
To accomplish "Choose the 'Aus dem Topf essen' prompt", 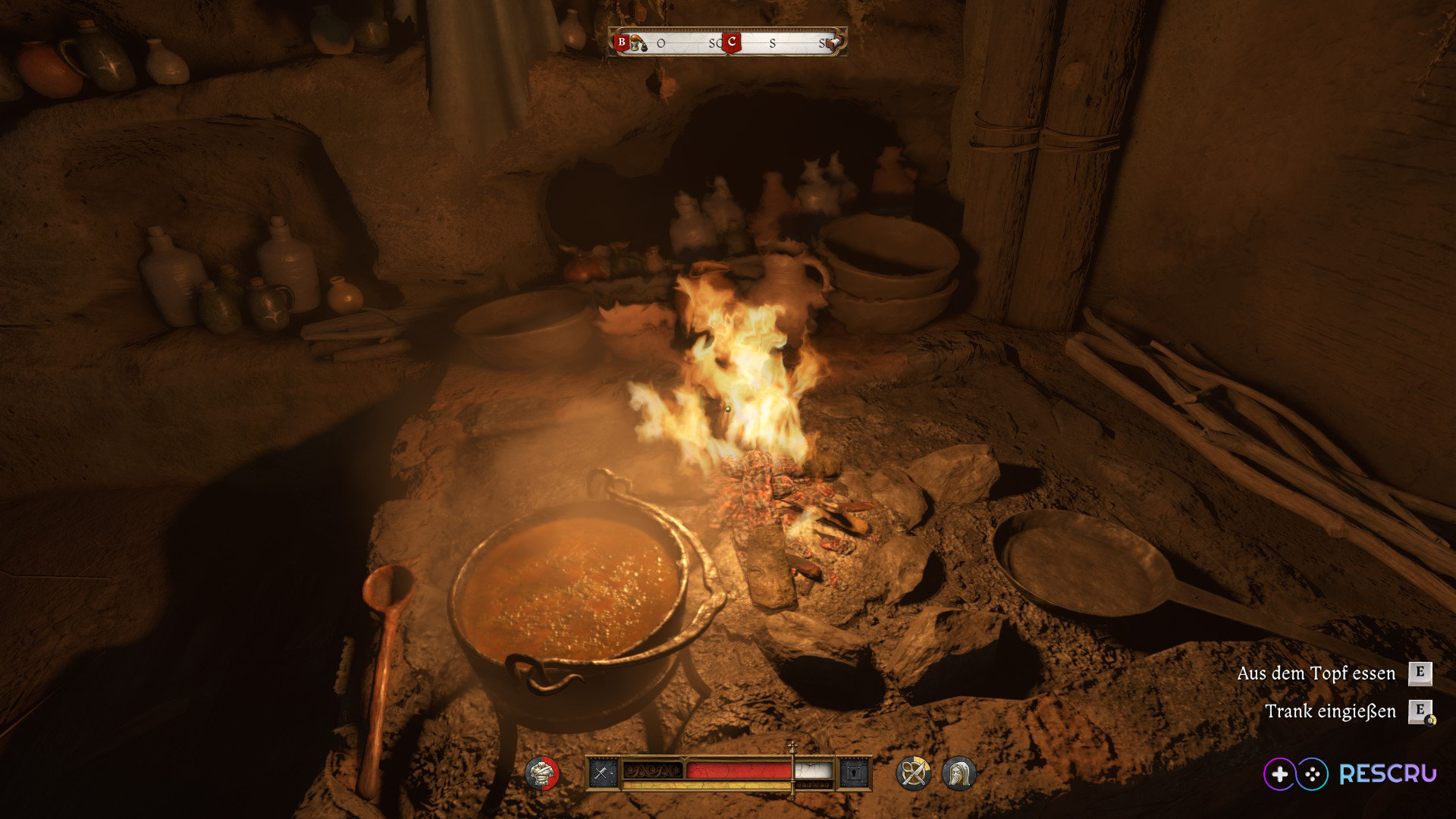I will coord(1316,673).
